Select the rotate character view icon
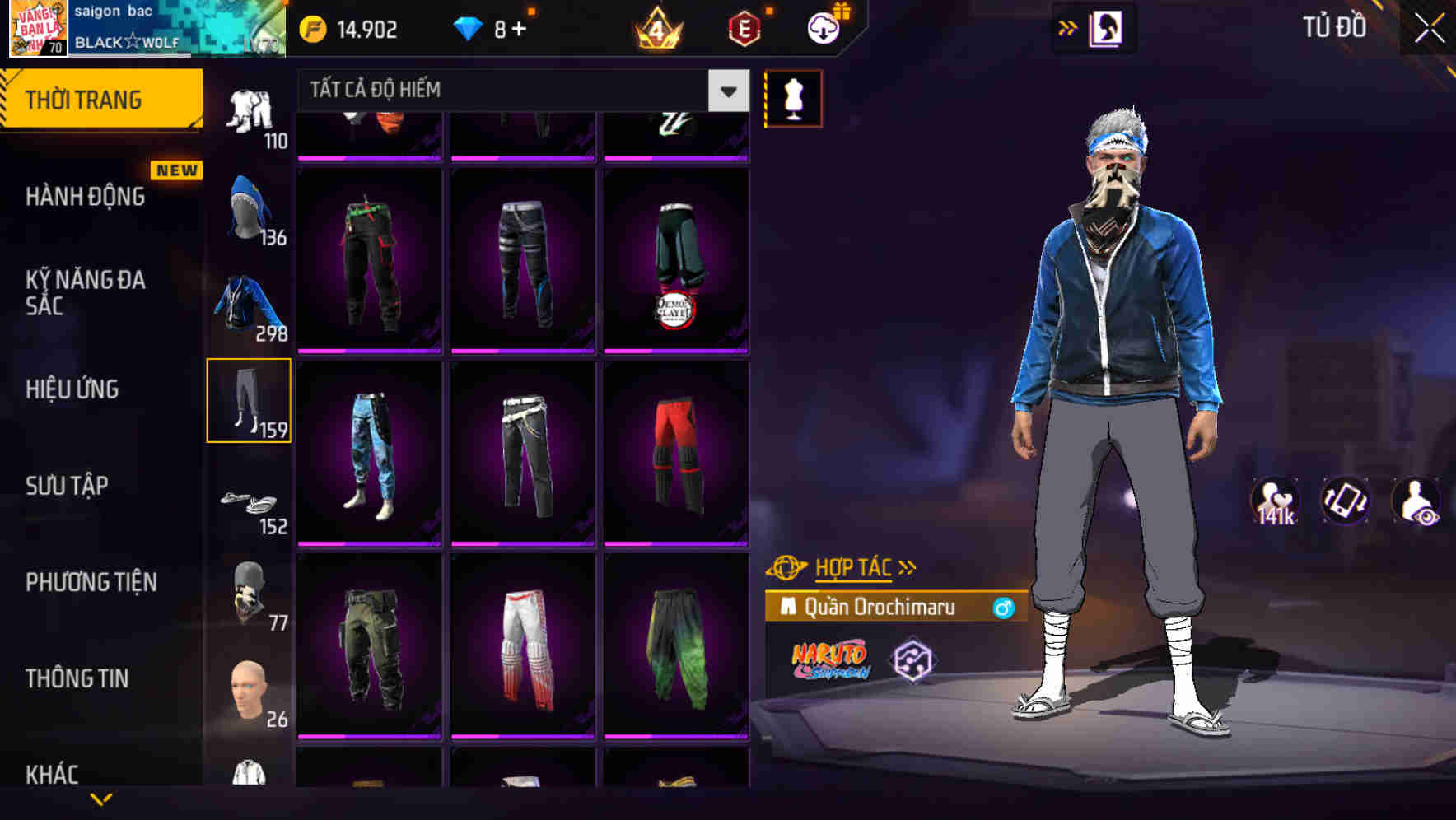Image resolution: width=1456 pixels, height=820 pixels. pos(1344,501)
